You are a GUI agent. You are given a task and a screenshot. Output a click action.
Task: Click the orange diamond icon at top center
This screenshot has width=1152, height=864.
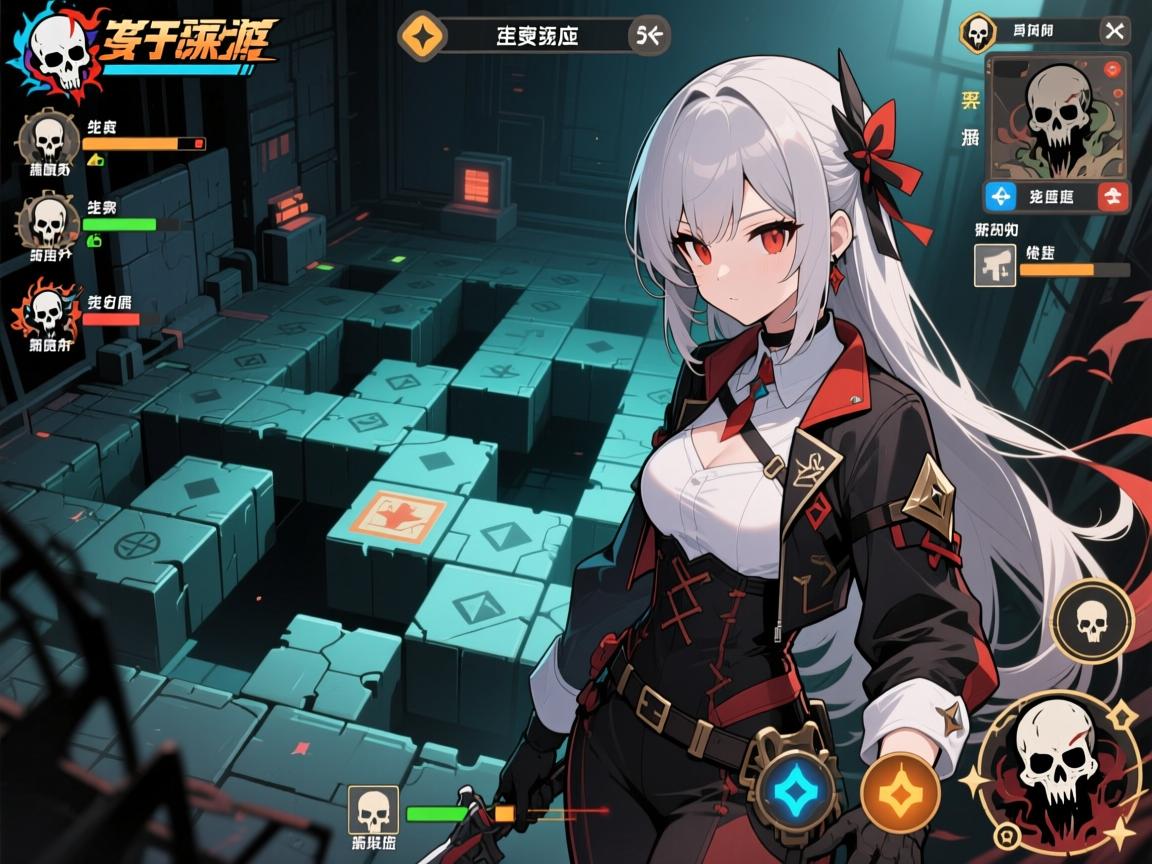tap(419, 36)
